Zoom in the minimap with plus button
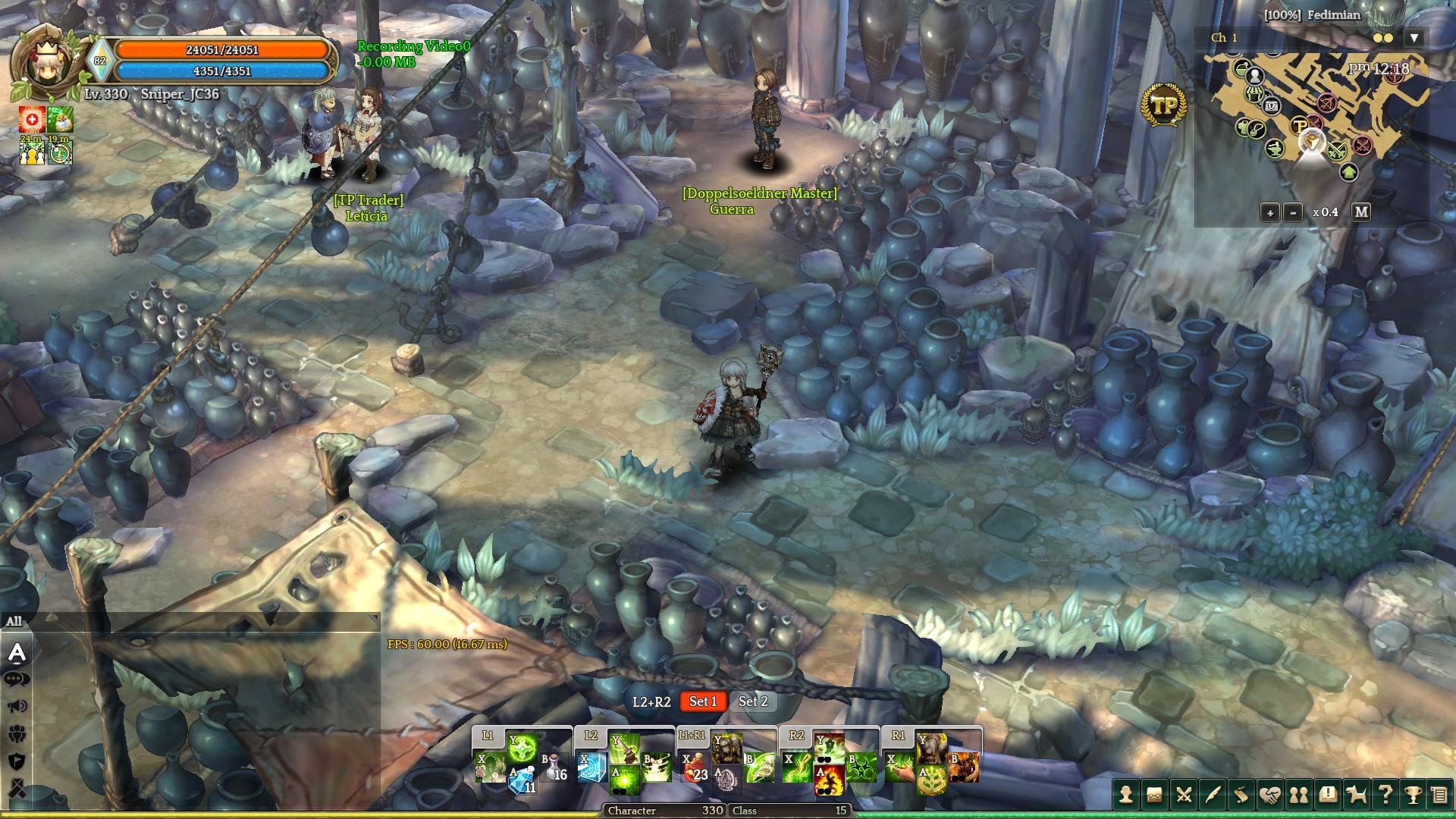Image resolution: width=1456 pixels, height=819 pixels. pyautogui.click(x=1270, y=213)
